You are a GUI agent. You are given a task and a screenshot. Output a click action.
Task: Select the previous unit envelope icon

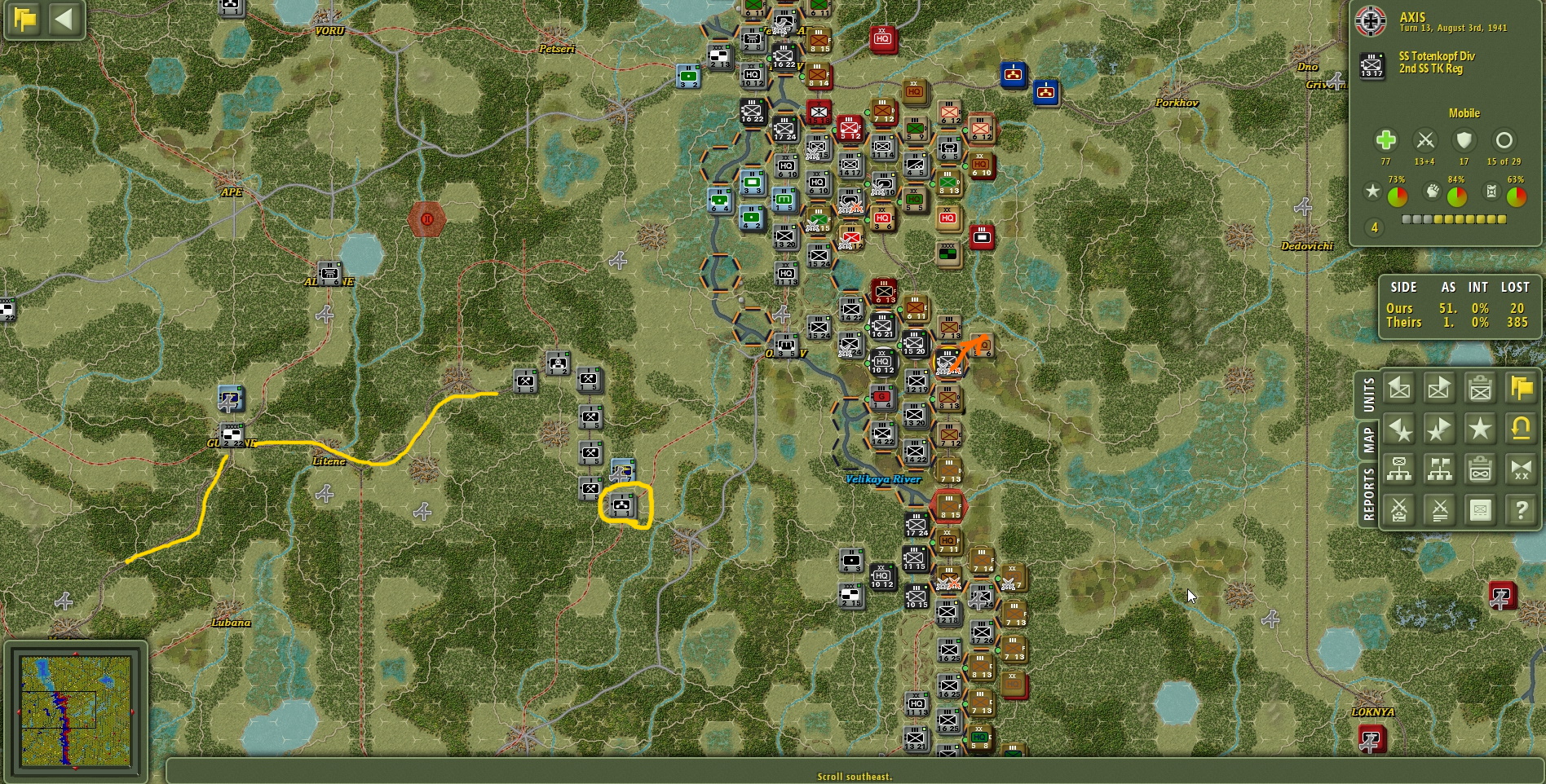[x=1398, y=389]
